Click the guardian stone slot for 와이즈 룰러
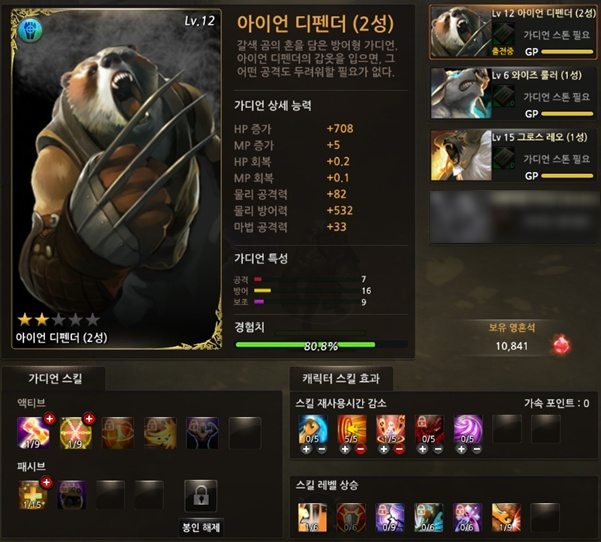 tap(507, 96)
